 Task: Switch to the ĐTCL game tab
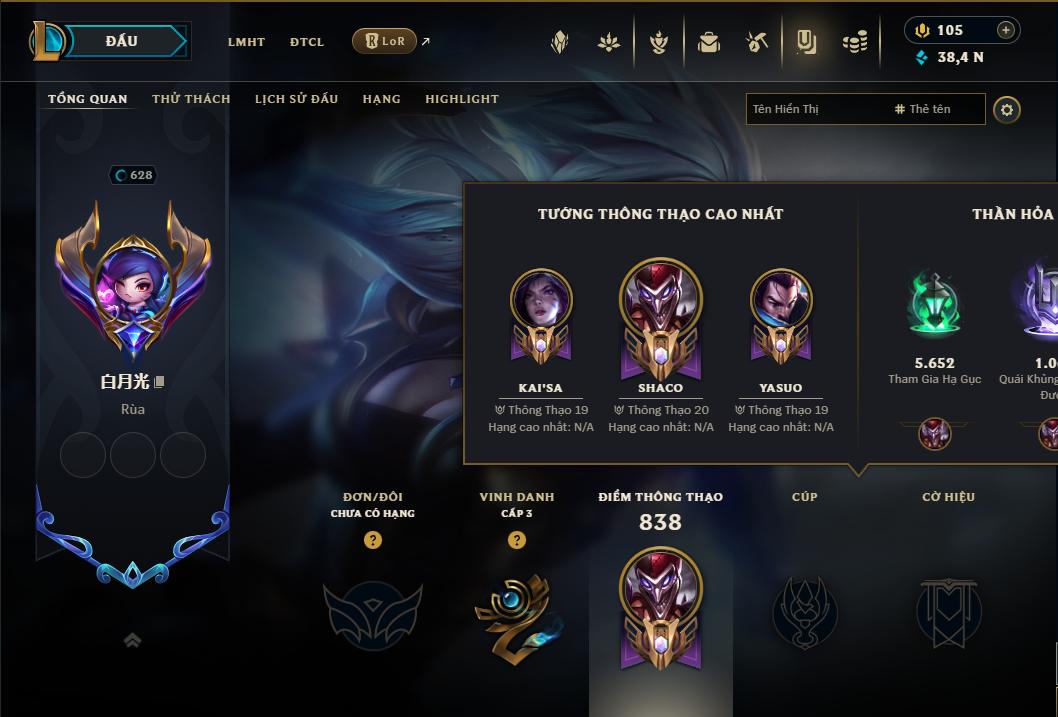pos(307,42)
